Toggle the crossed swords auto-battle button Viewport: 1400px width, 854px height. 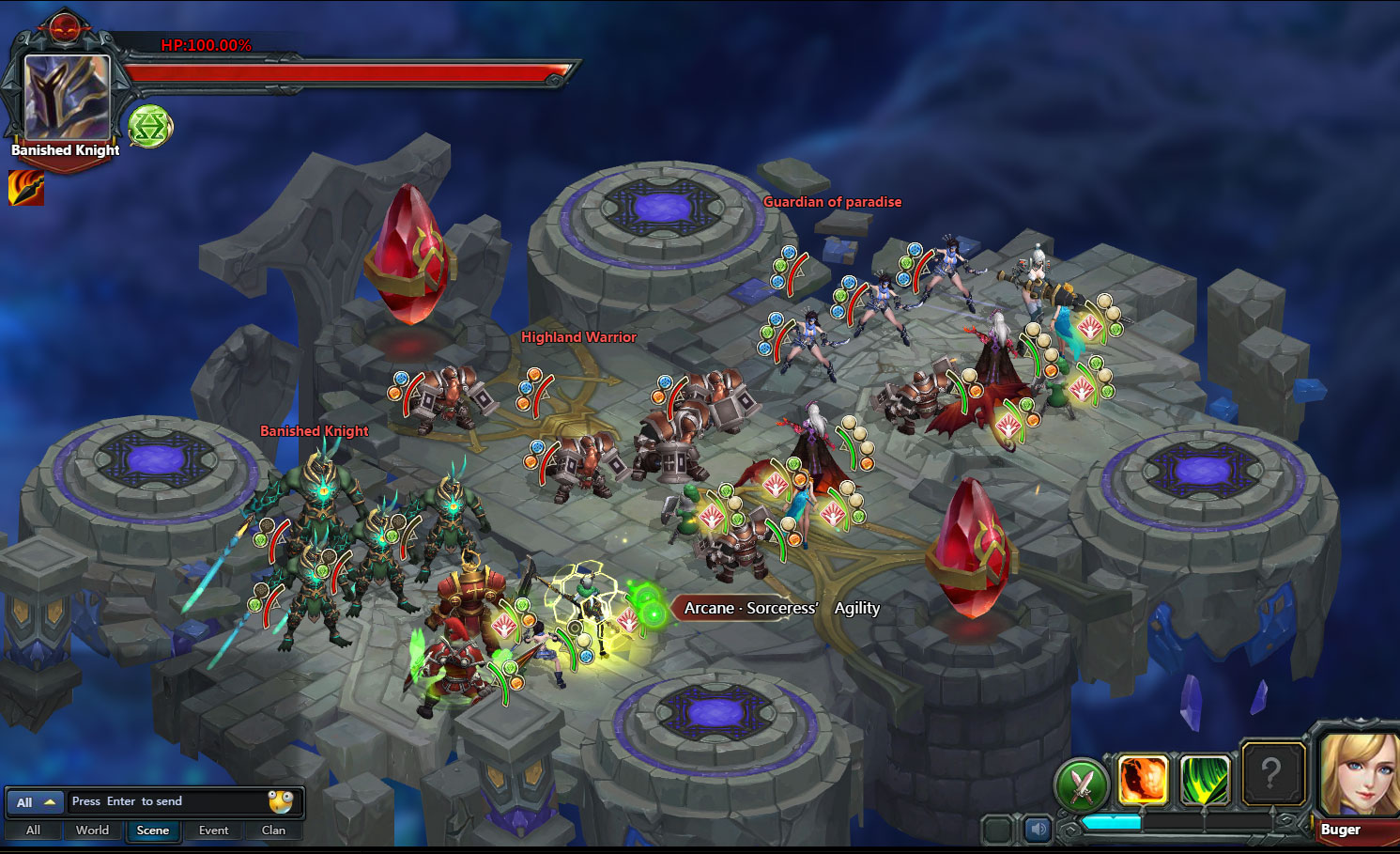click(1082, 784)
